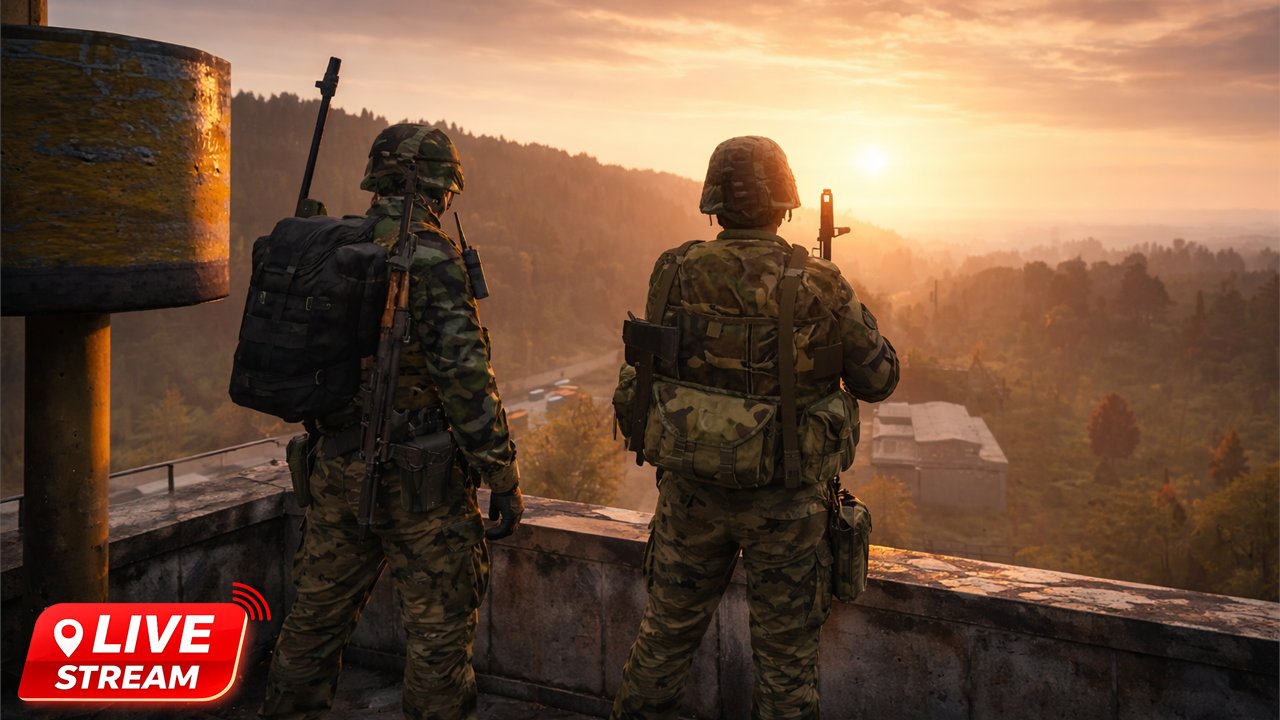Click the red Live Stream badge
The width and height of the screenshot is (1280, 720).
tap(134, 651)
